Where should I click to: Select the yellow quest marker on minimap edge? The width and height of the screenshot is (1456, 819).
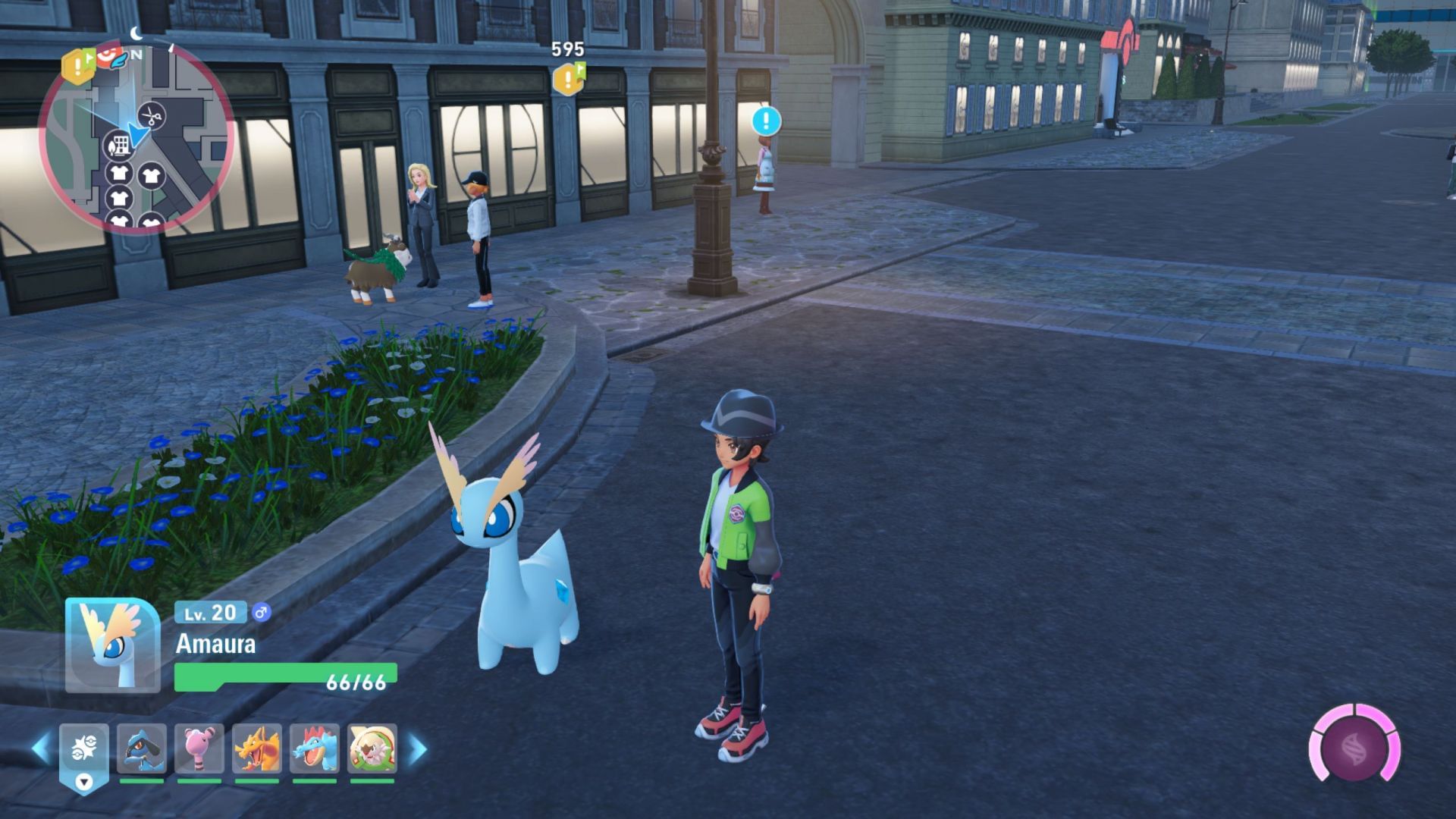[x=77, y=65]
